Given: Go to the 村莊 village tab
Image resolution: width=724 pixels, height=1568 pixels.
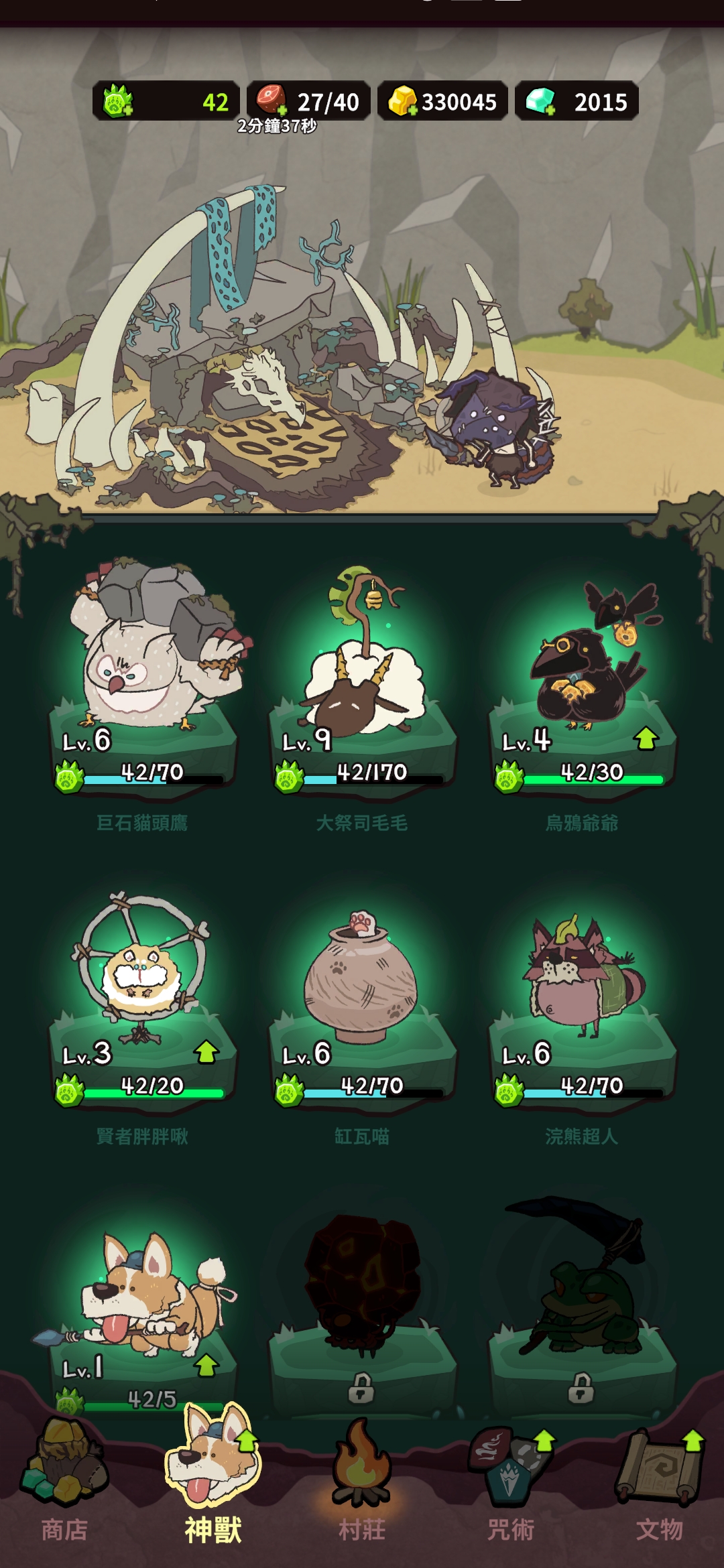Looking at the screenshot, I should click(362, 1481).
